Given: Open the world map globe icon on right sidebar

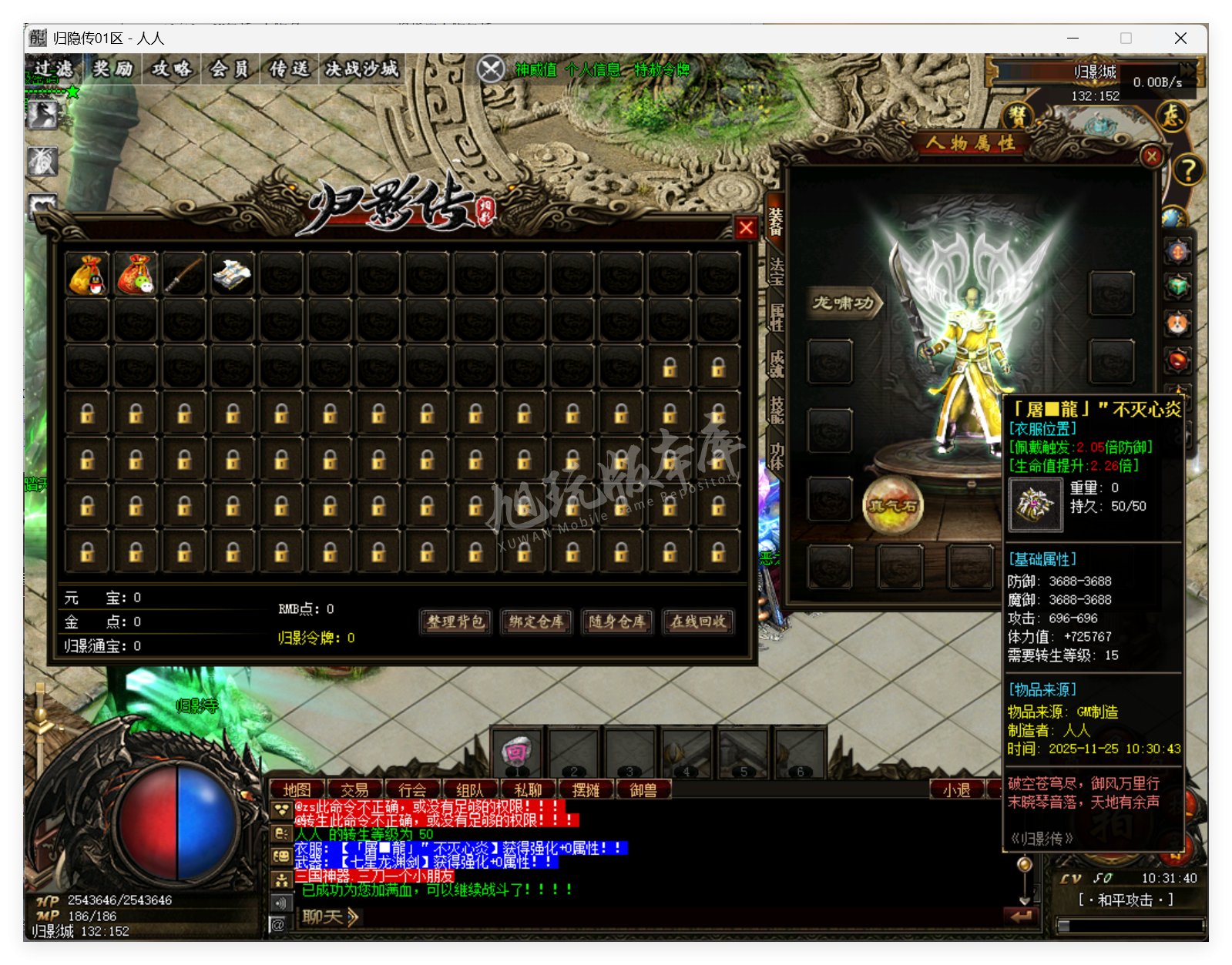Looking at the screenshot, I should point(1173,217).
